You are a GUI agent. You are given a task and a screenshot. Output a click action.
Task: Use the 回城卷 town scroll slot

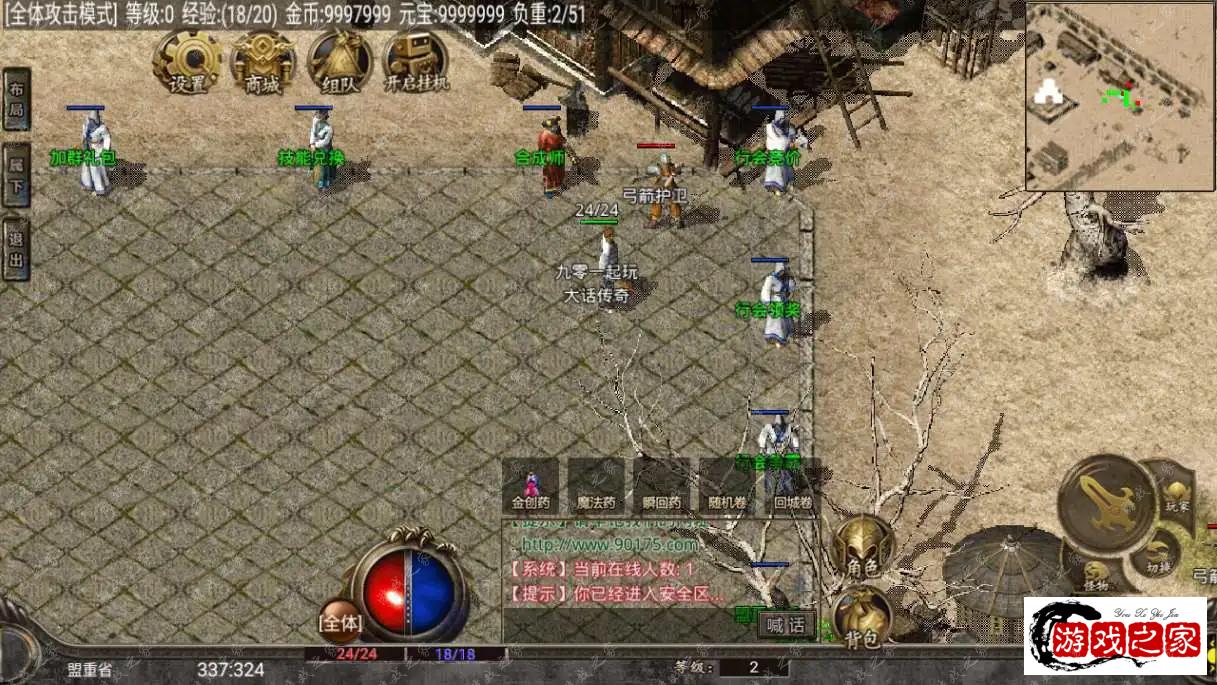[x=792, y=486]
